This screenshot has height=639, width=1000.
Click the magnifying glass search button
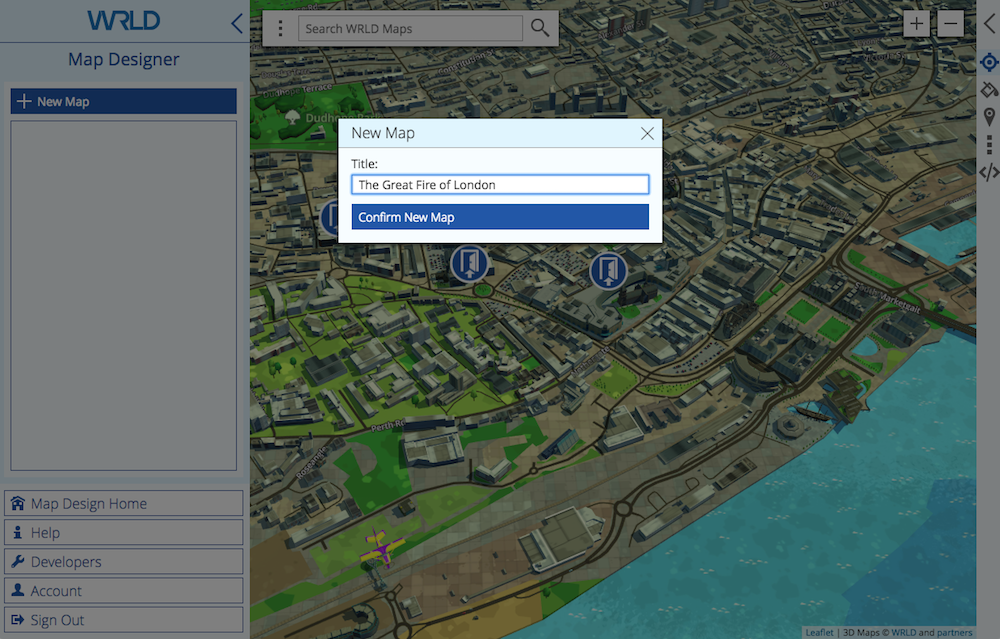540,28
